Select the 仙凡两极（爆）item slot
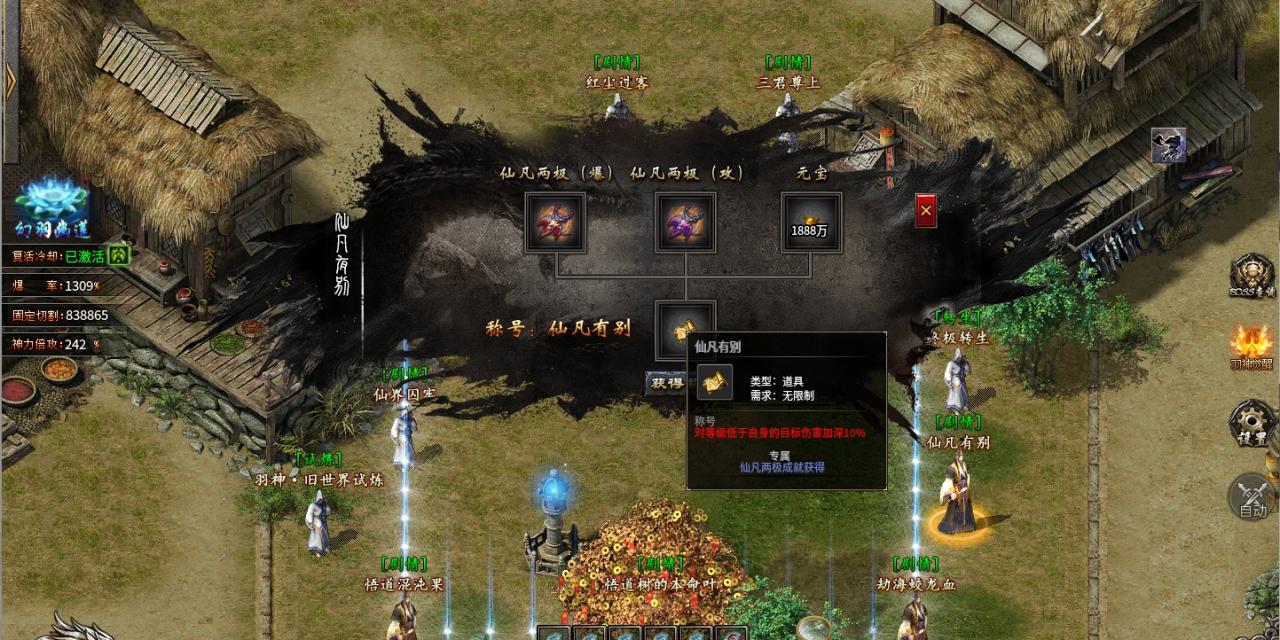This screenshot has height=640, width=1280. (555, 222)
